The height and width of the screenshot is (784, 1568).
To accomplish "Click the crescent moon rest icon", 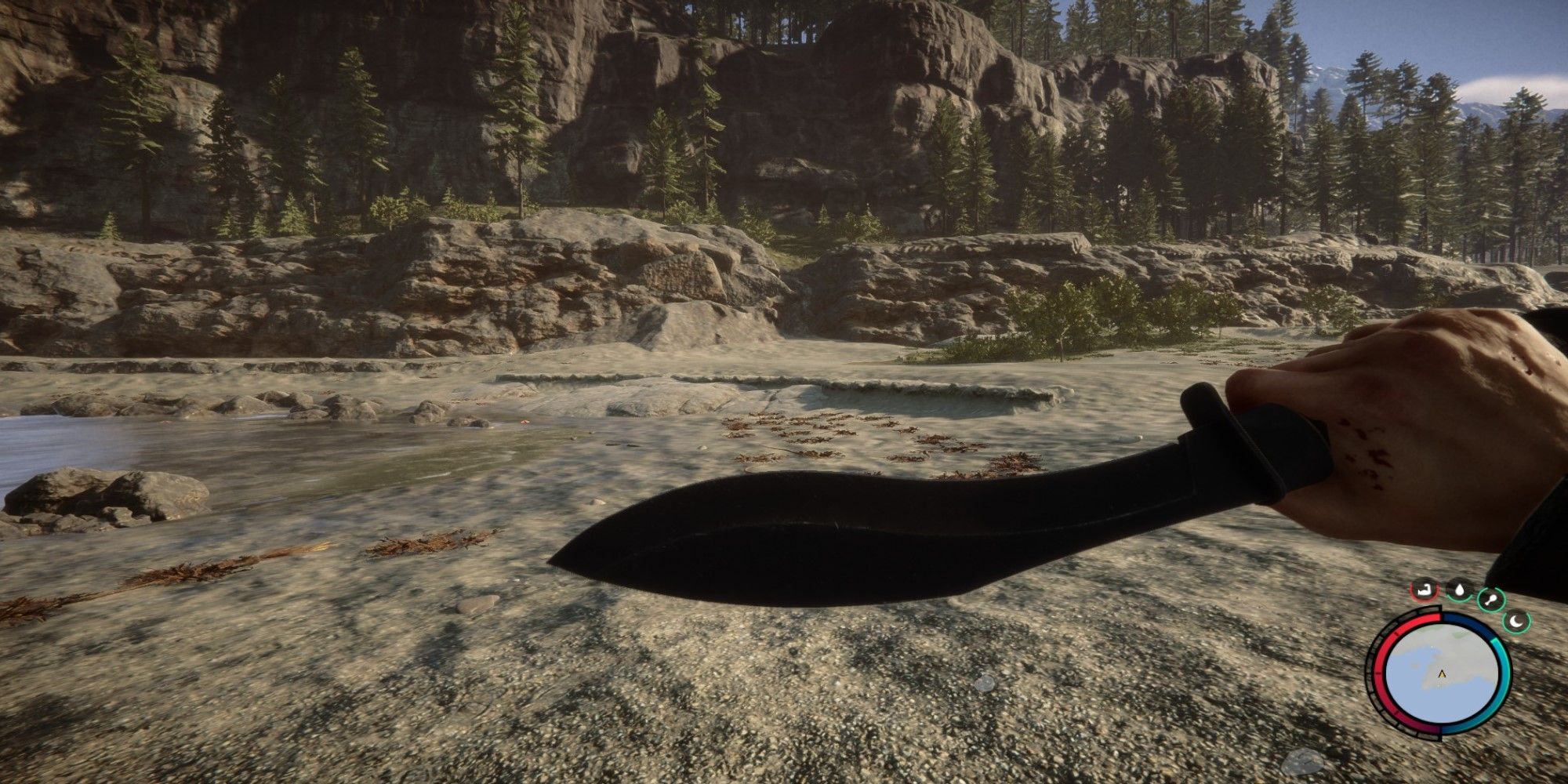I will 1517,622.
